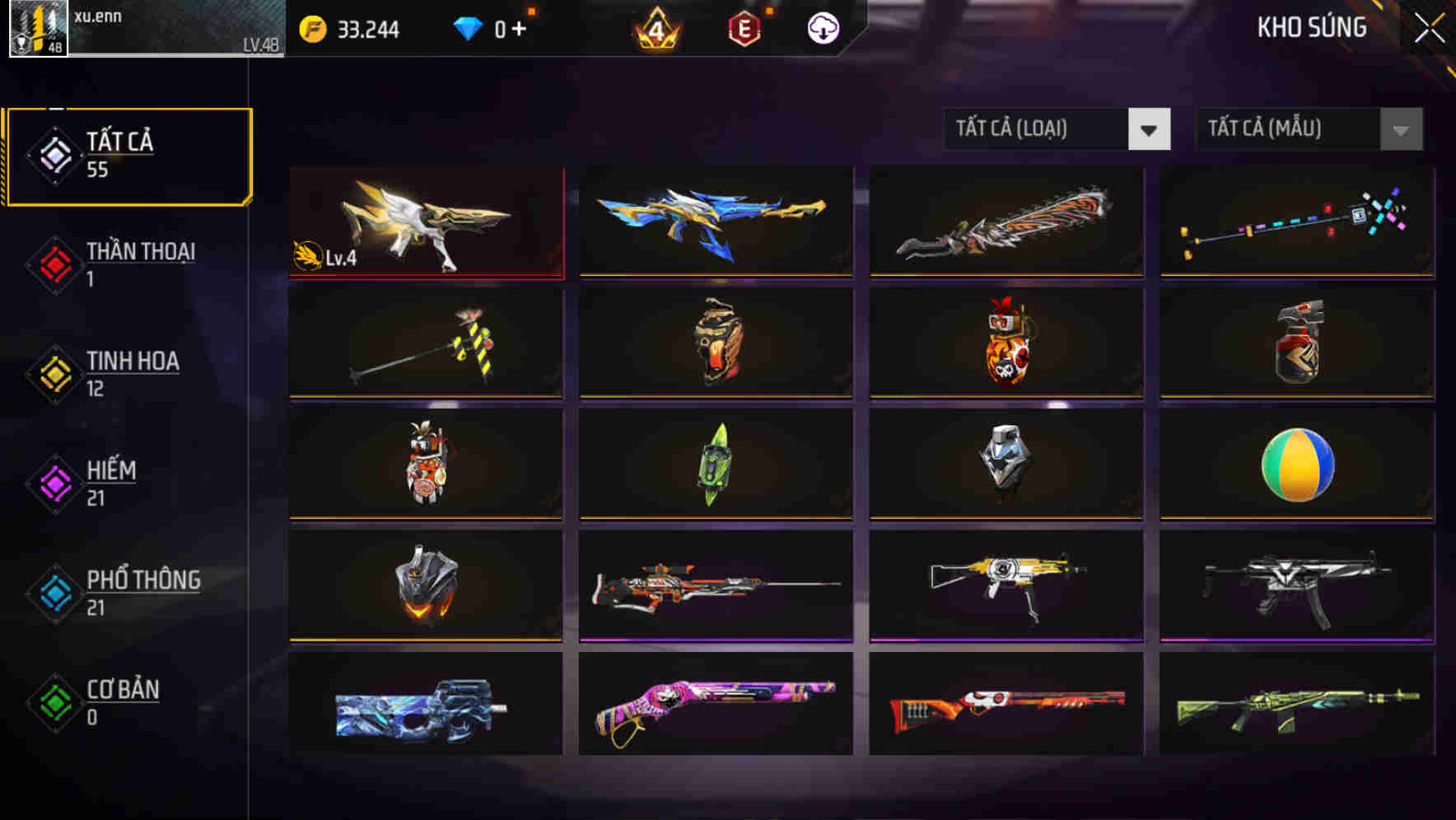1456x820 pixels.
Task: Select the Thần Thoại red rarity icon
Action: point(53,264)
